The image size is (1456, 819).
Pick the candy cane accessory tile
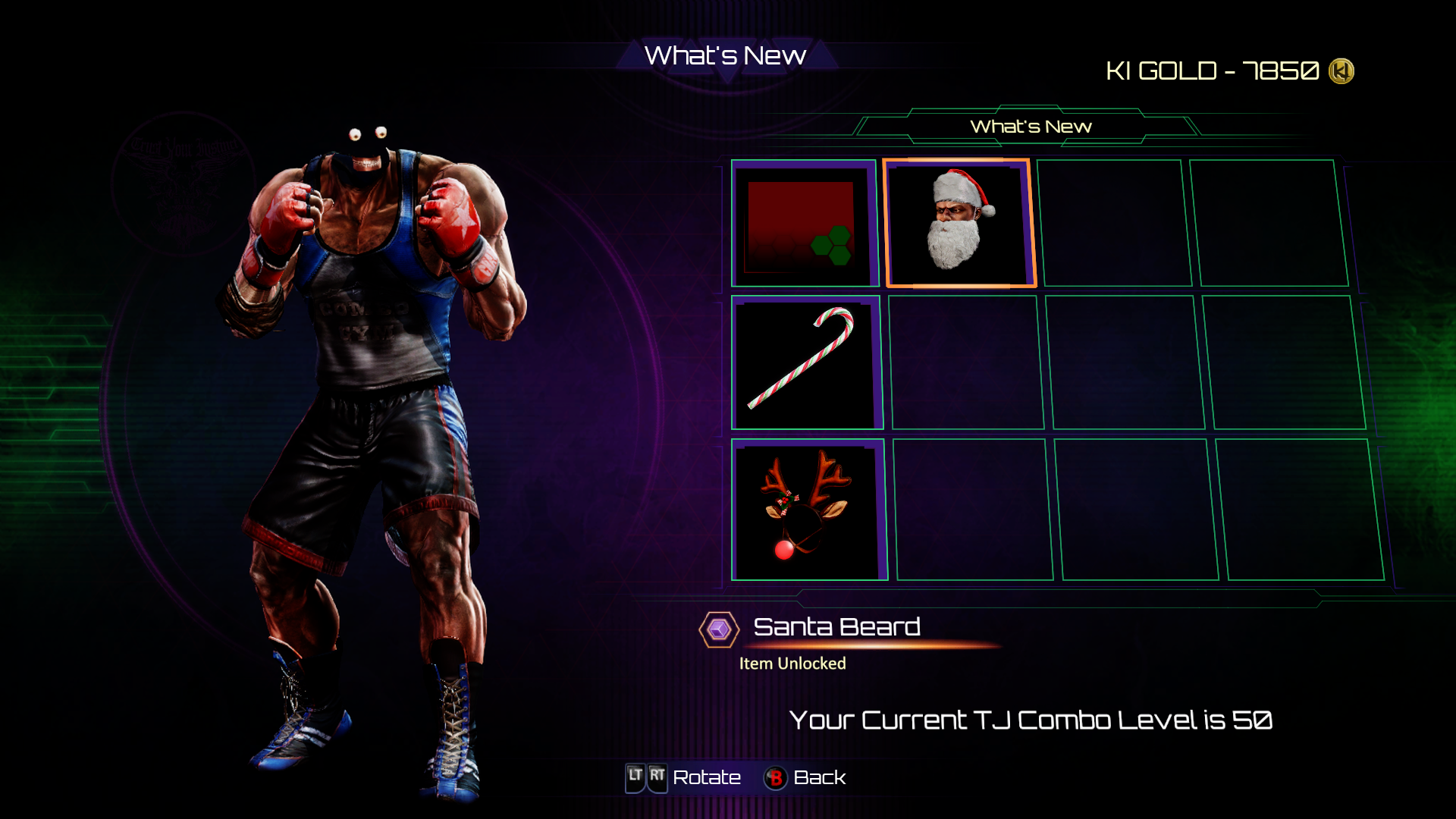(x=805, y=362)
